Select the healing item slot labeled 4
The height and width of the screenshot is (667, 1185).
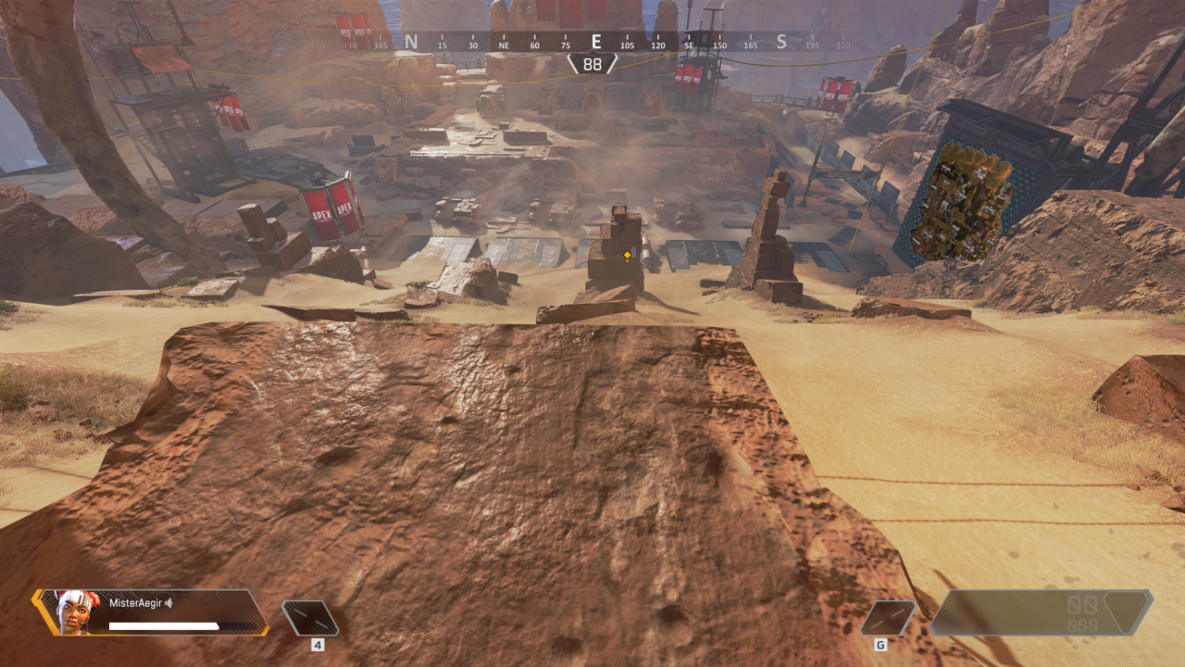(x=310, y=618)
